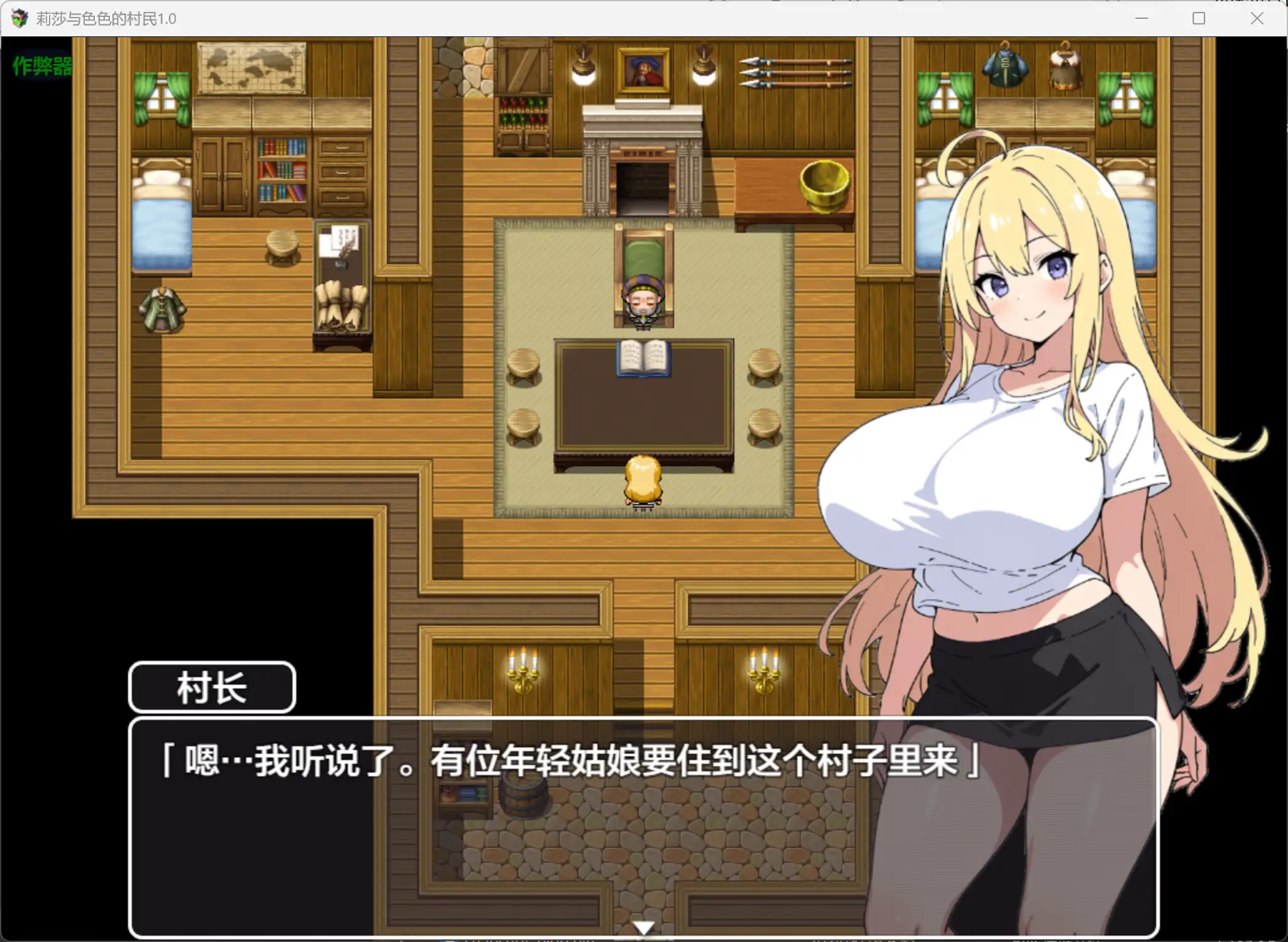Click the 村长 name plate

(212, 686)
